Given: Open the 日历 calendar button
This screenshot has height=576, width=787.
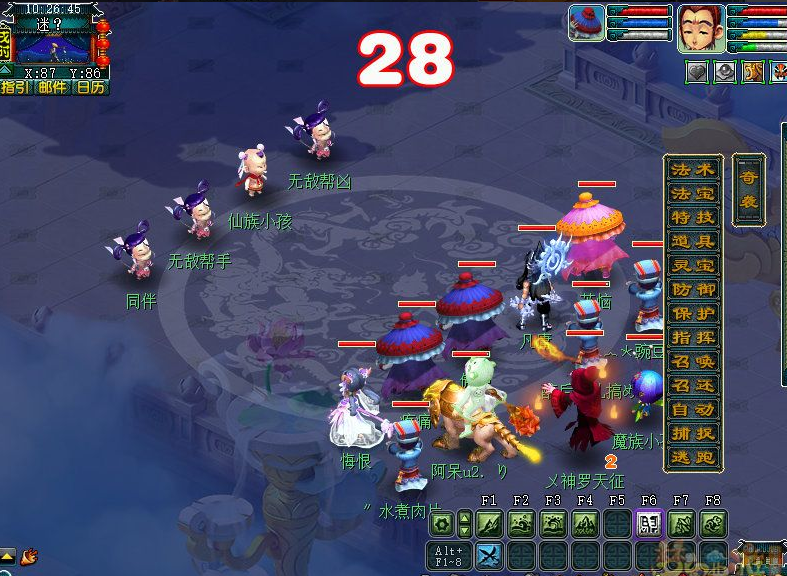Looking at the screenshot, I should point(90,87).
